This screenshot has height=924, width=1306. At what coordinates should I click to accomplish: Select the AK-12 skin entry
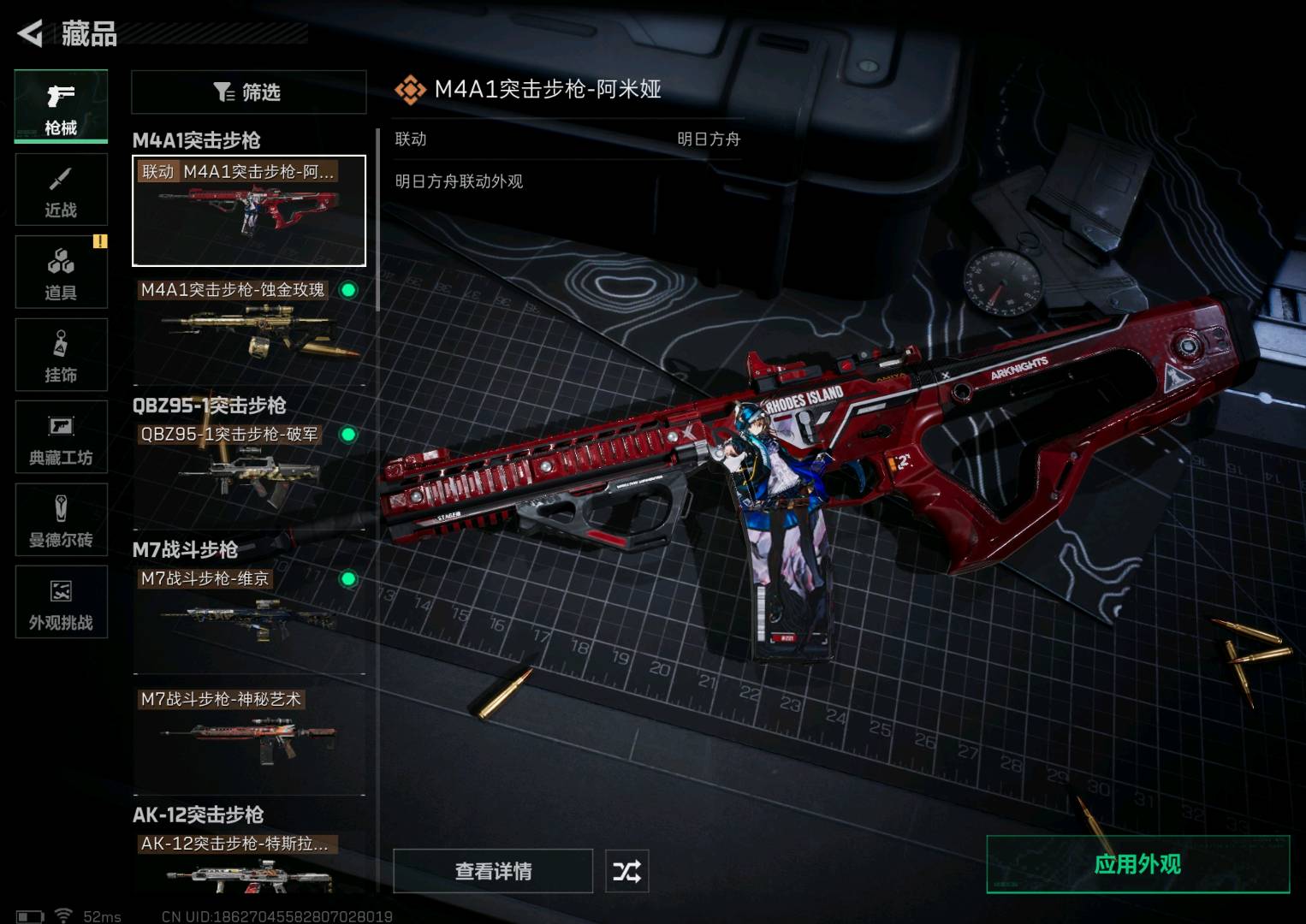point(248,864)
